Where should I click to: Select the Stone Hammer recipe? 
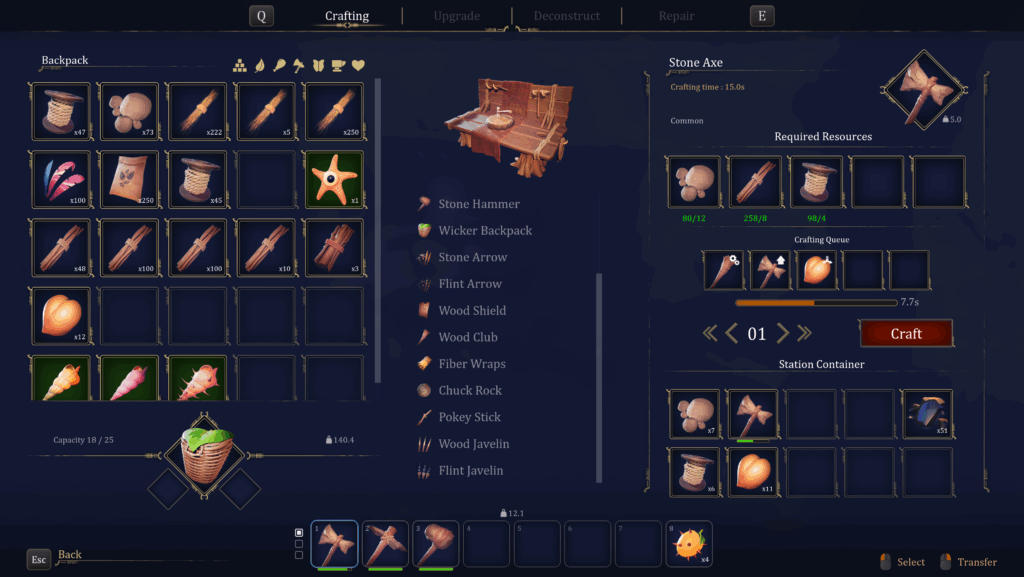coord(478,204)
